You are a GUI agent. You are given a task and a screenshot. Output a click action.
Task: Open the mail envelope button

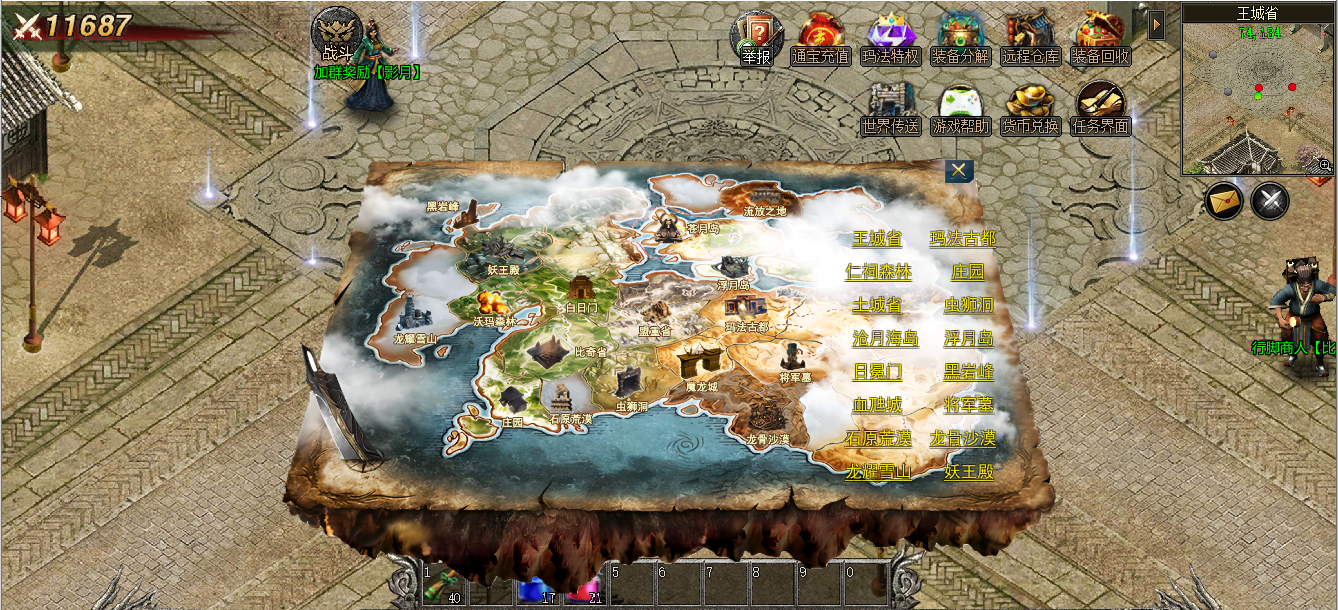click(x=1223, y=201)
